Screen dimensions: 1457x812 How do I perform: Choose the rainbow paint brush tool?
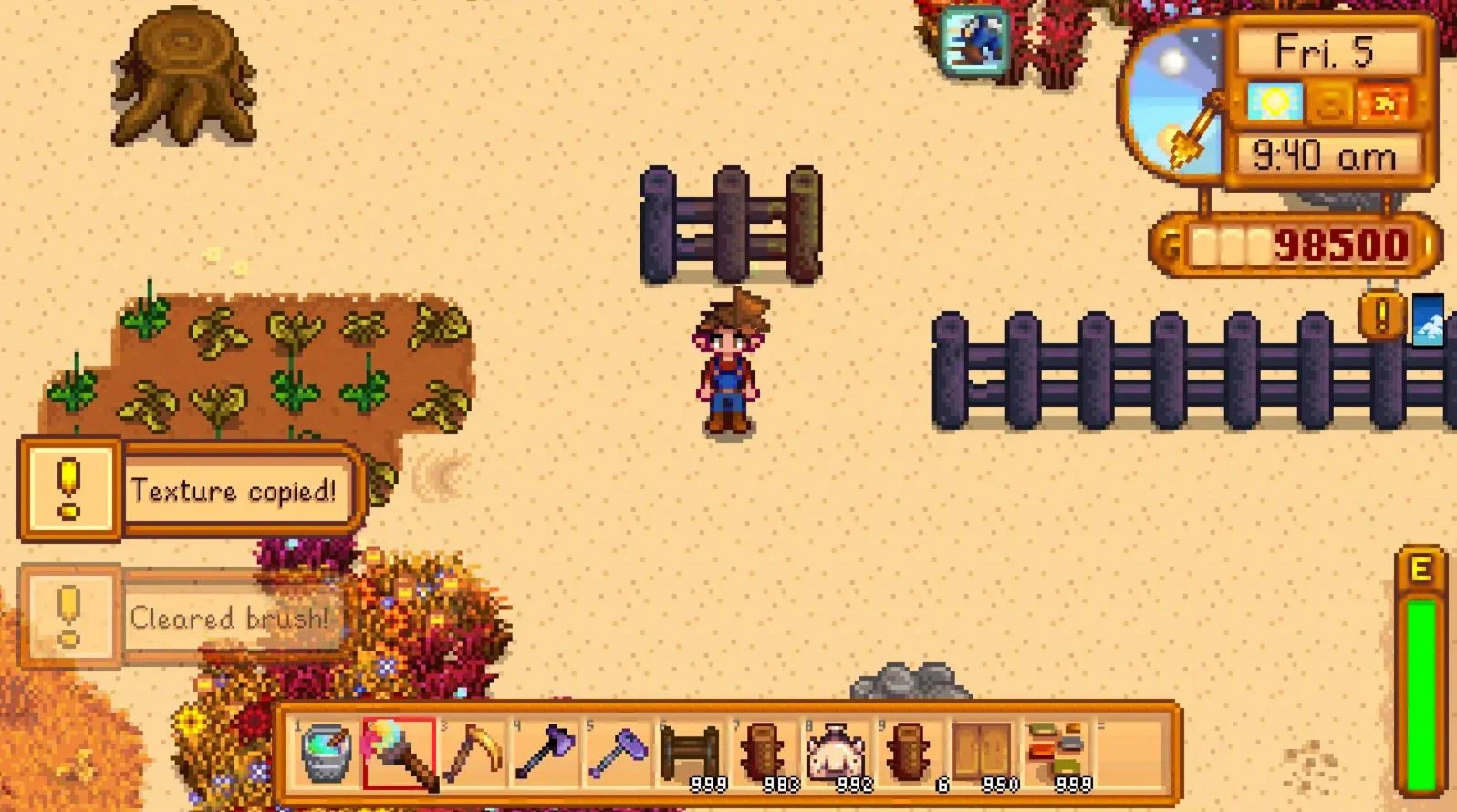coord(399,755)
